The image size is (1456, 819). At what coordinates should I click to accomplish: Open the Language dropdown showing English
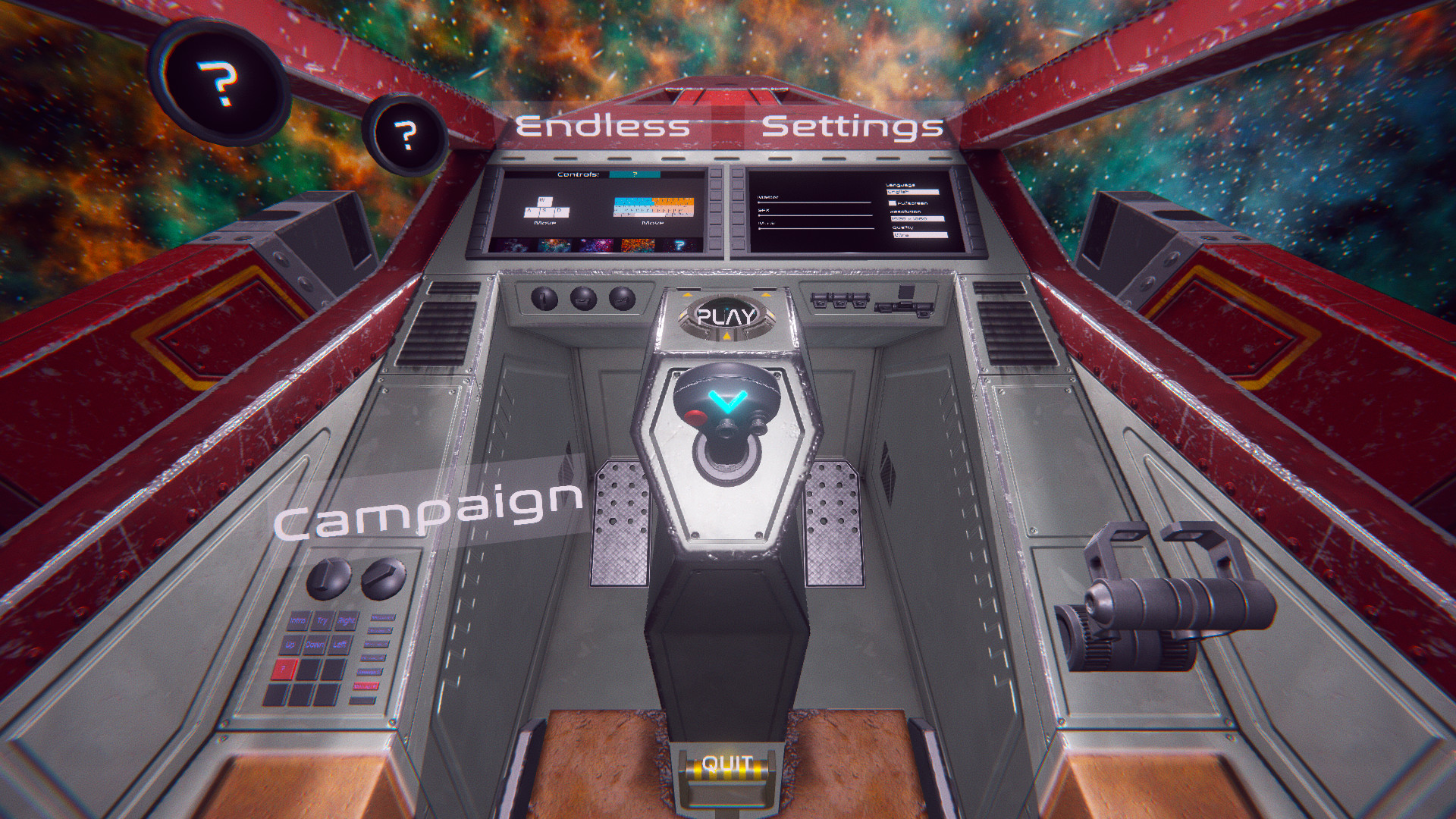click(x=912, y=191)
